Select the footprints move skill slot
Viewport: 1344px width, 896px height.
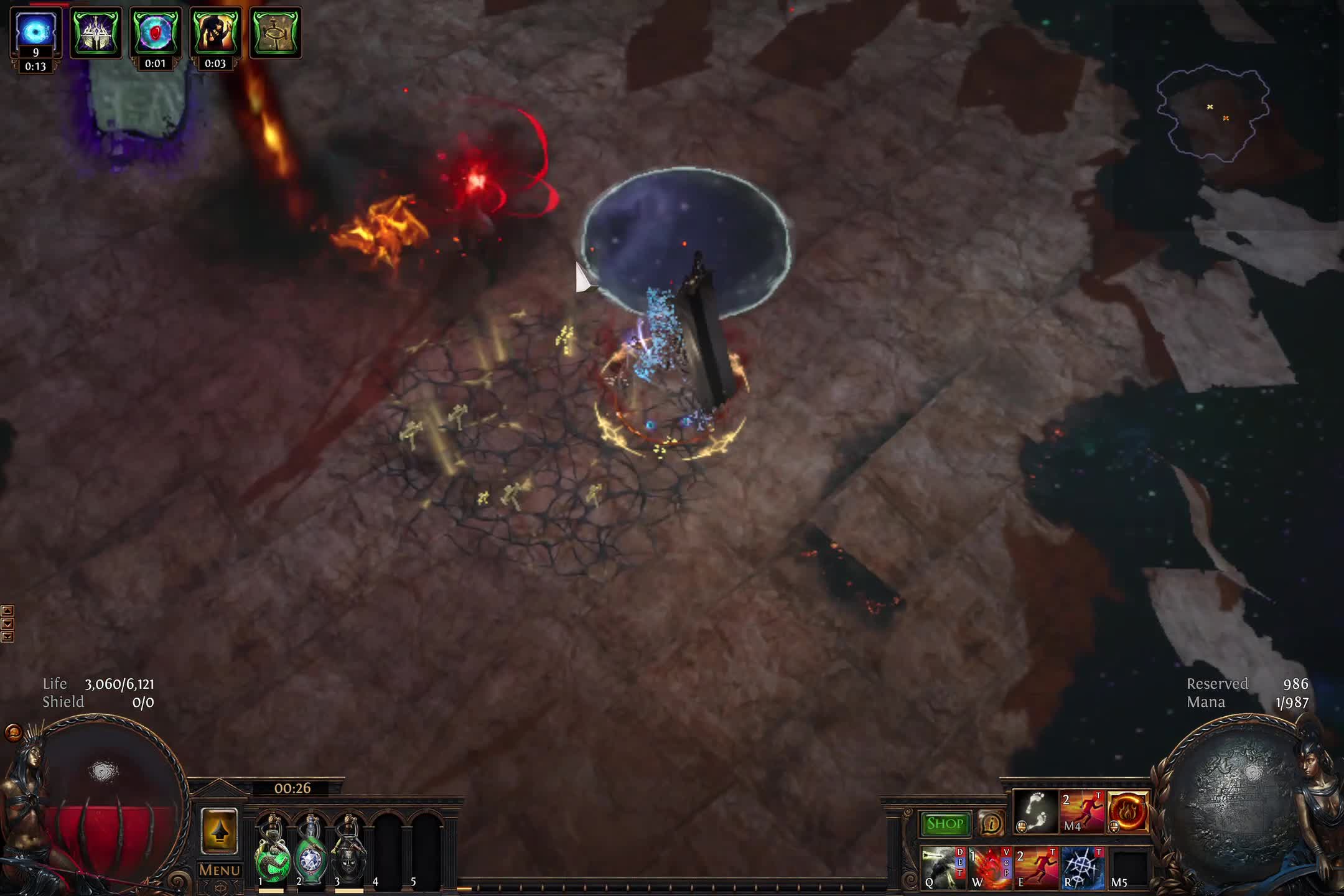[1036, 811]
